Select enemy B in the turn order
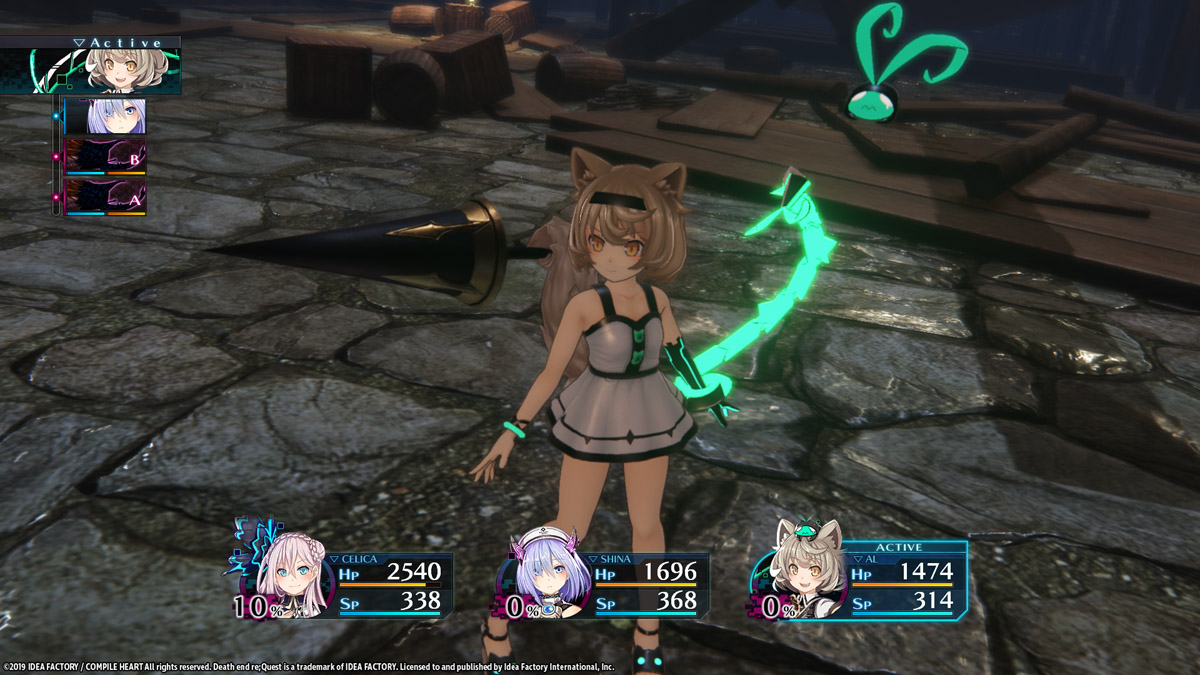The width and height of the screenshot is (1200, 675). point(105,157)
